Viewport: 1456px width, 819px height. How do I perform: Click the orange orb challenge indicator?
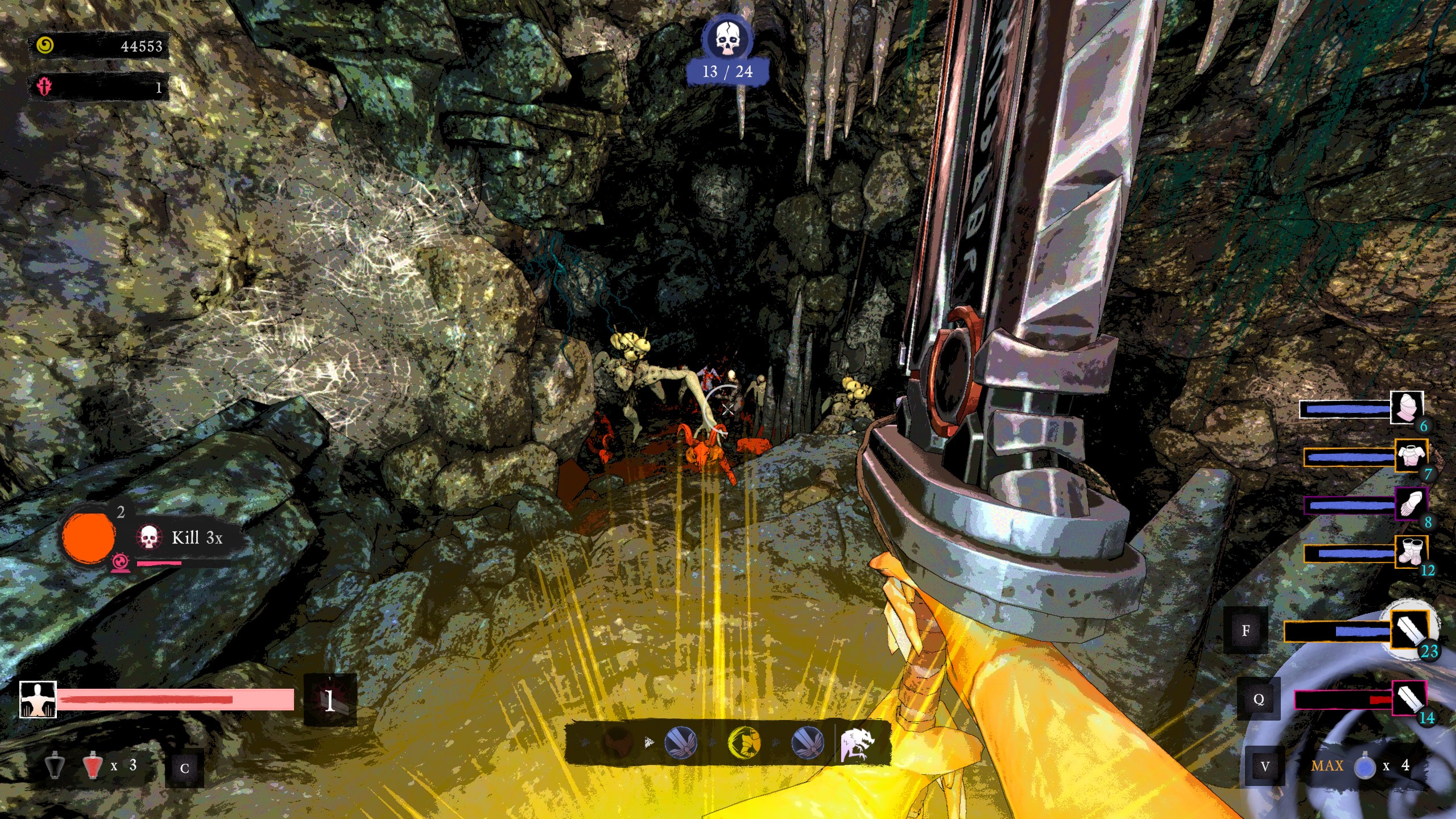click(88, 537)
